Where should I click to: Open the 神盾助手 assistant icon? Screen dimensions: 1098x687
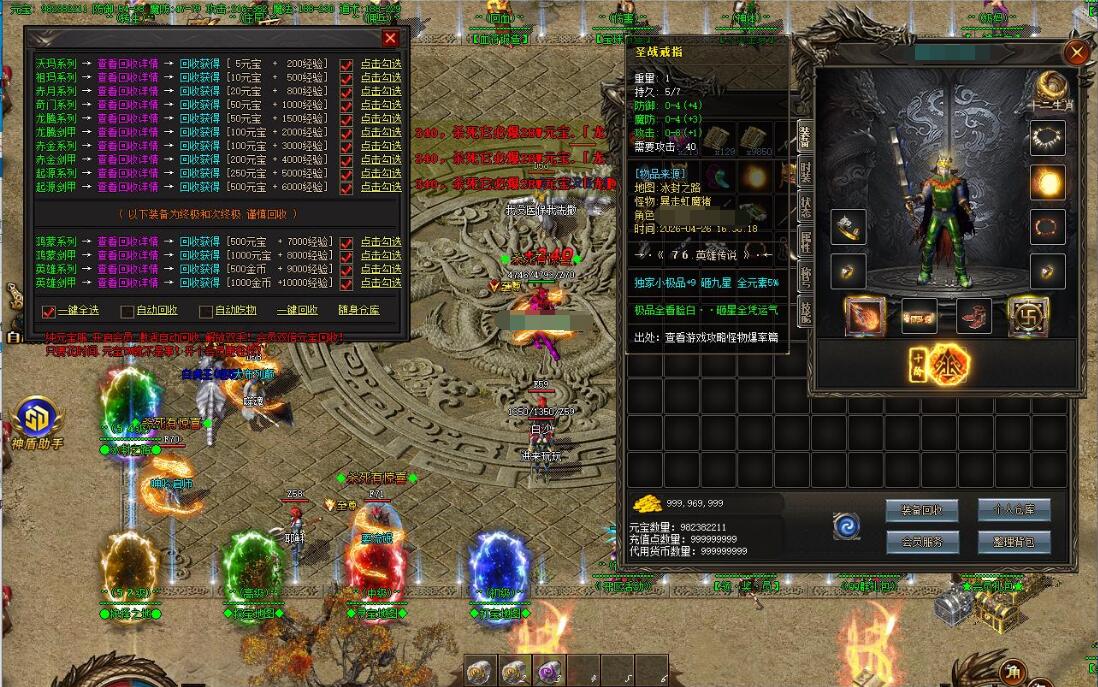tap(37, 419)
